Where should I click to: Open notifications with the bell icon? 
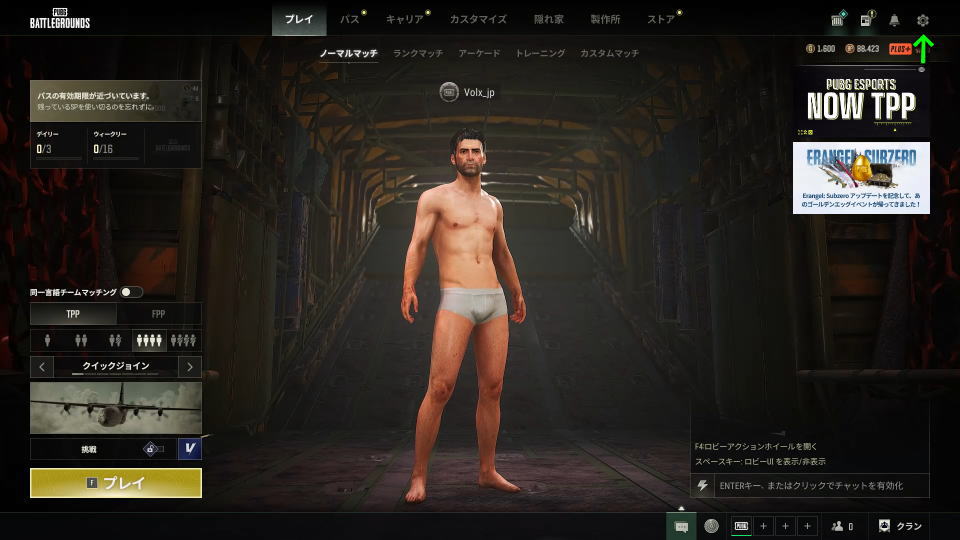(894, 20)
